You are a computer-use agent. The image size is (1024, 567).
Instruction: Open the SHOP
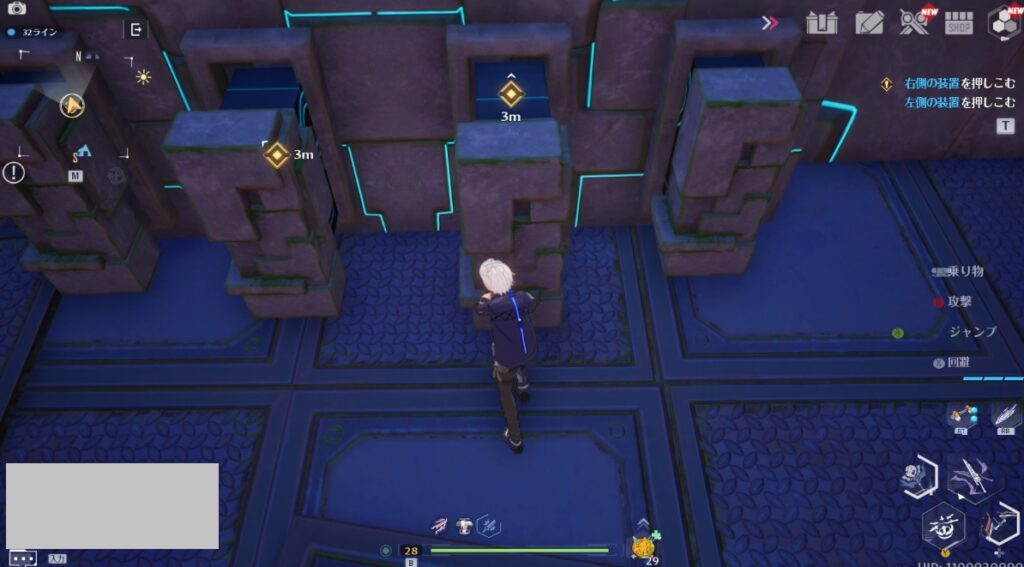(959, 22)
